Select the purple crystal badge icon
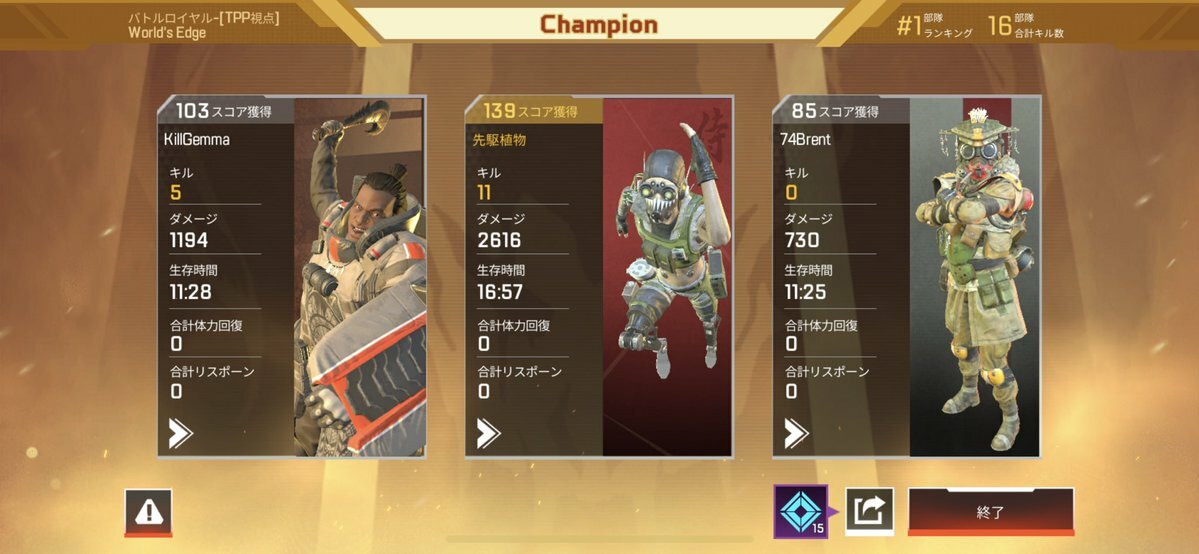The height and width of the screenshot is (554, 1199). tap(800, 510)
